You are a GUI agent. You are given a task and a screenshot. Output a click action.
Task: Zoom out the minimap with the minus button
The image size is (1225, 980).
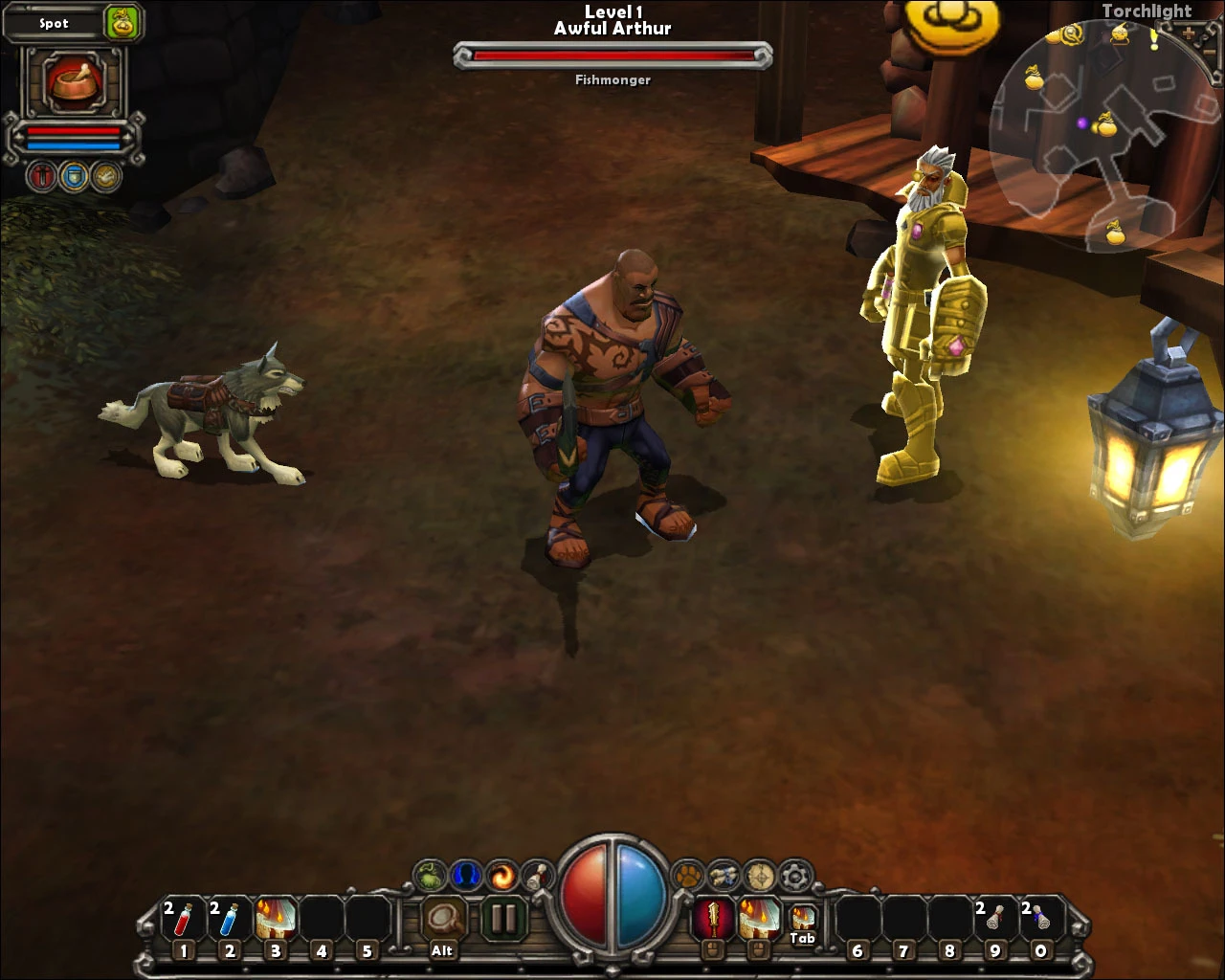click(x=1209, y=52)
